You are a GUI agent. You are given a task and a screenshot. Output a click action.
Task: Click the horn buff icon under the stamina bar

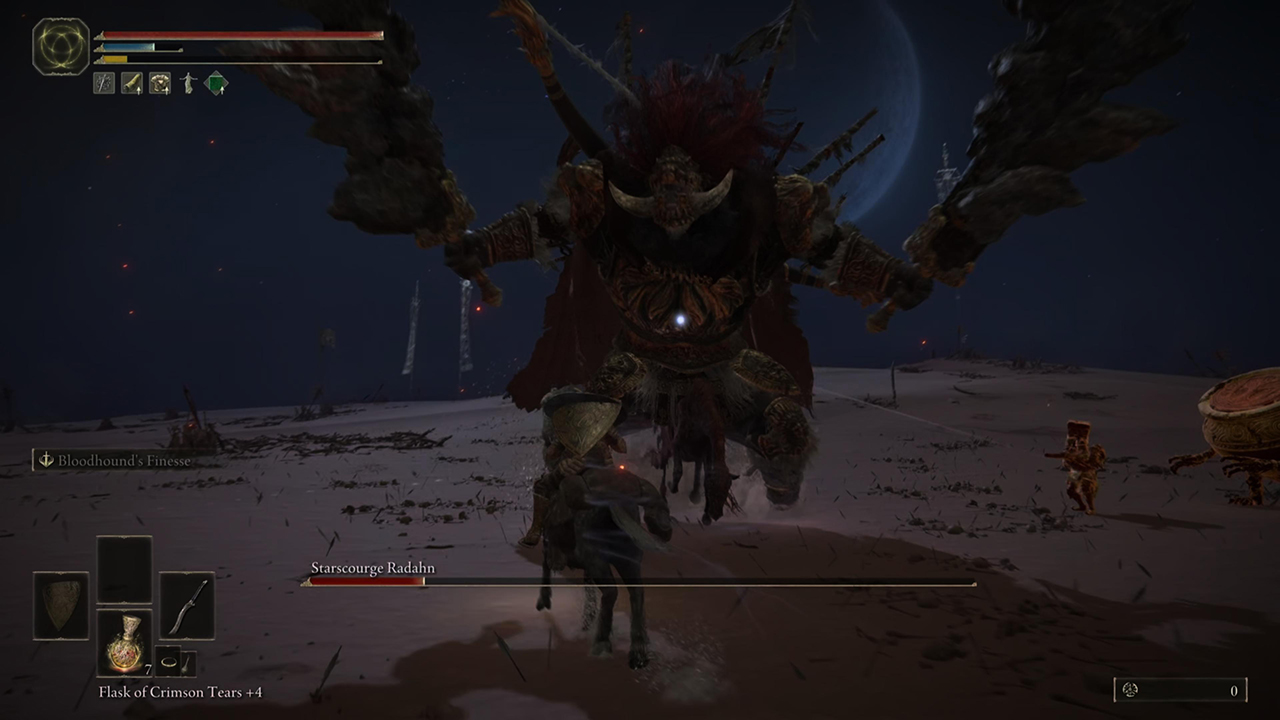(131, 83)
